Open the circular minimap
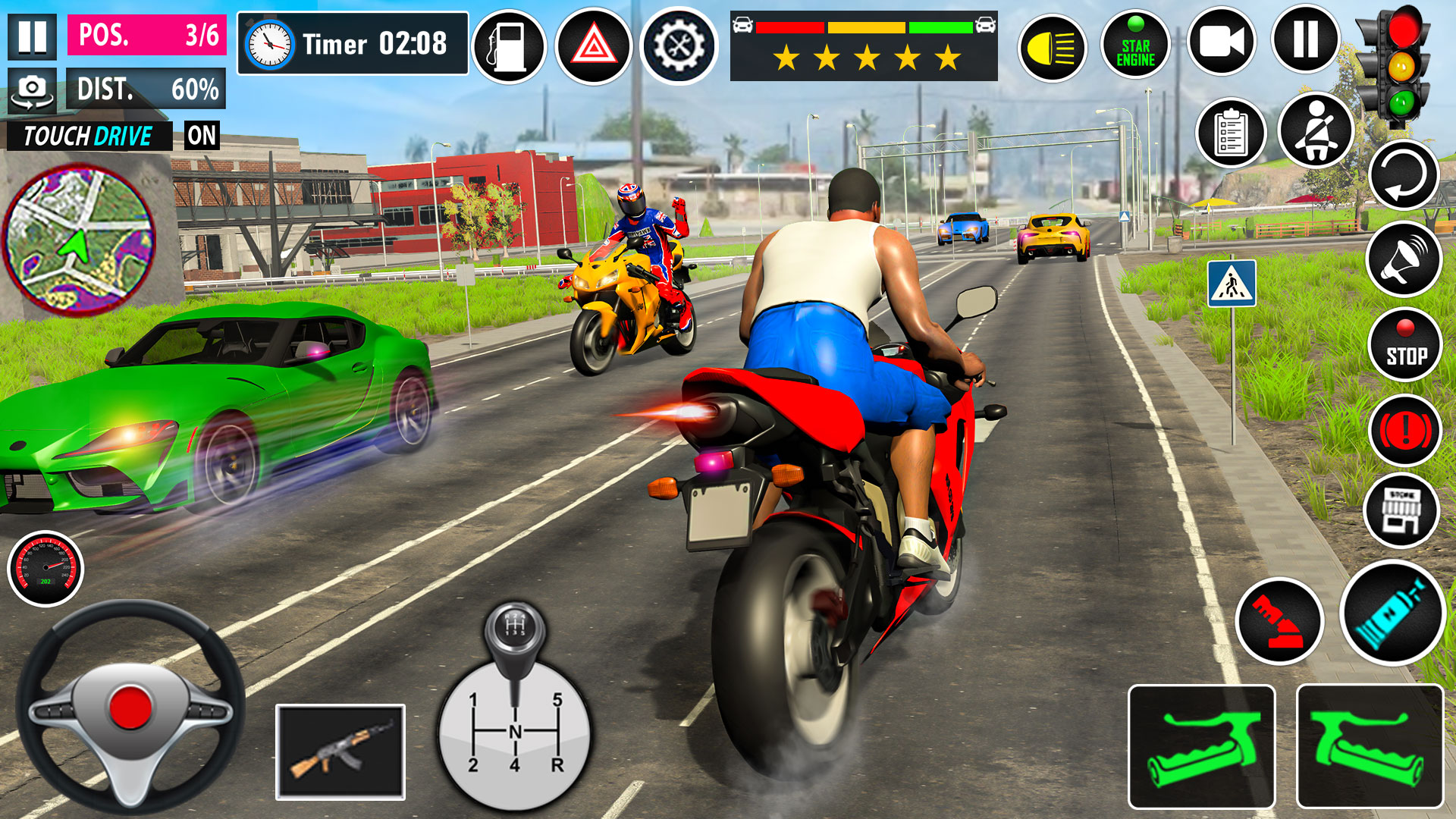 coord(79,240)
